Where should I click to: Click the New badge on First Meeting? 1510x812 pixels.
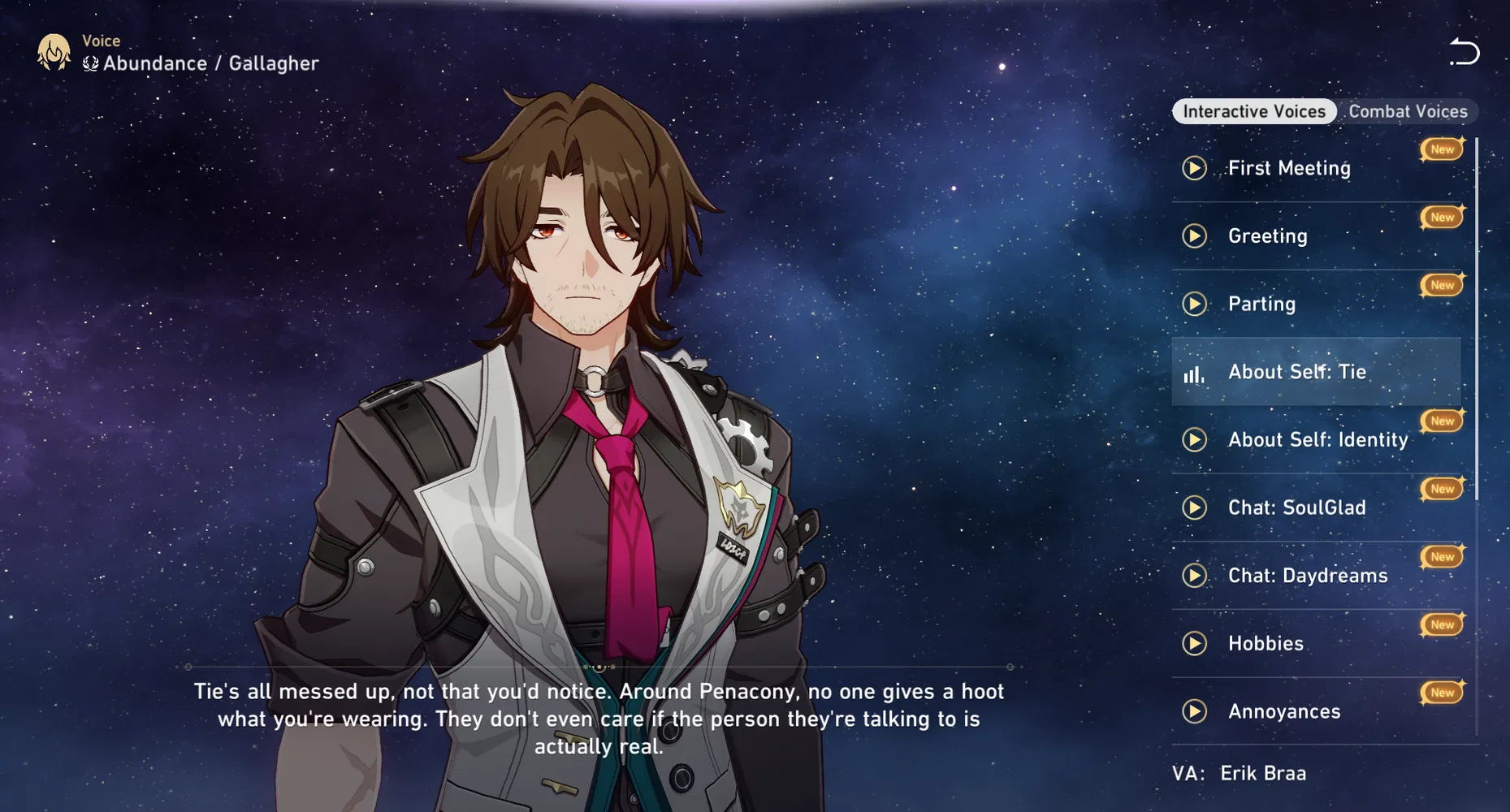click(1441, 149)
